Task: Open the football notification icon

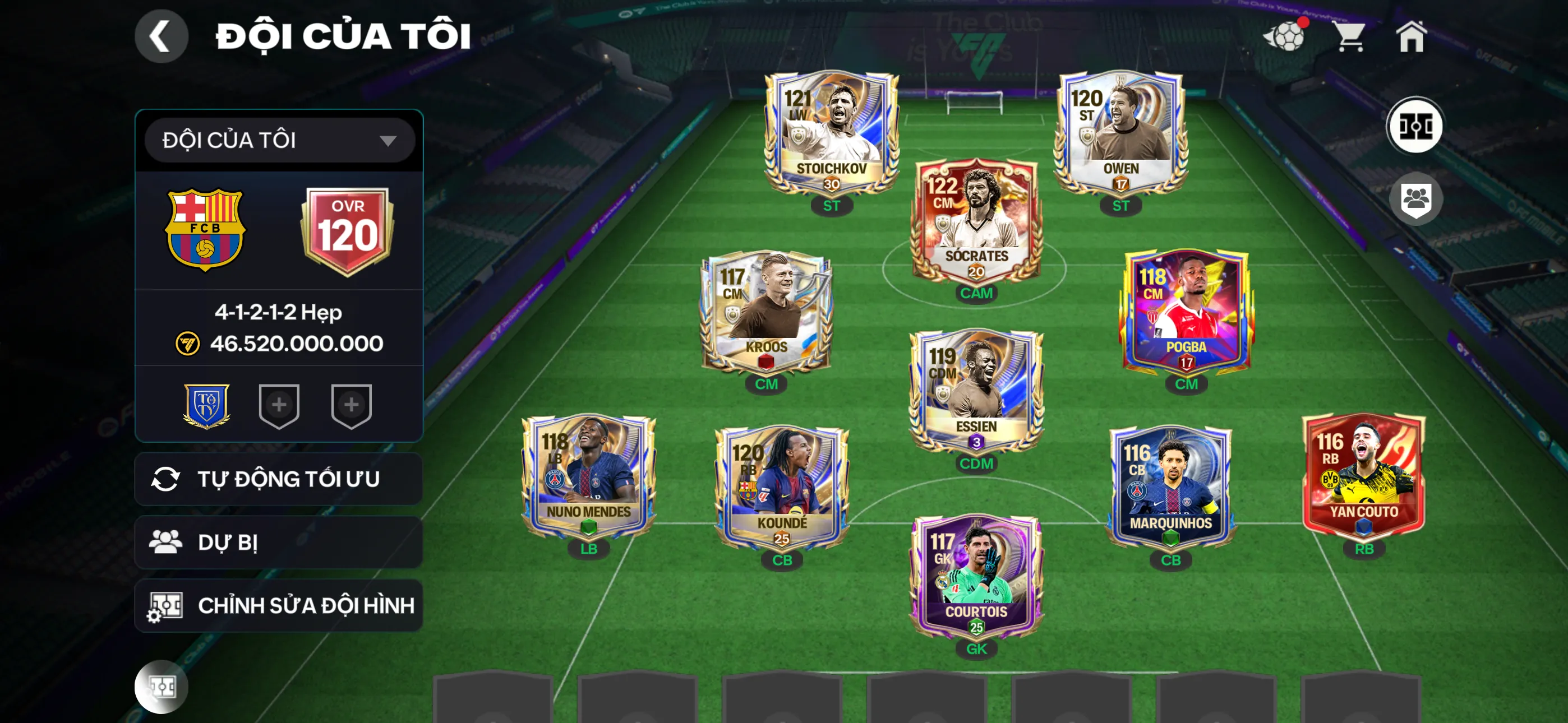Action: tap(1284, 36)
